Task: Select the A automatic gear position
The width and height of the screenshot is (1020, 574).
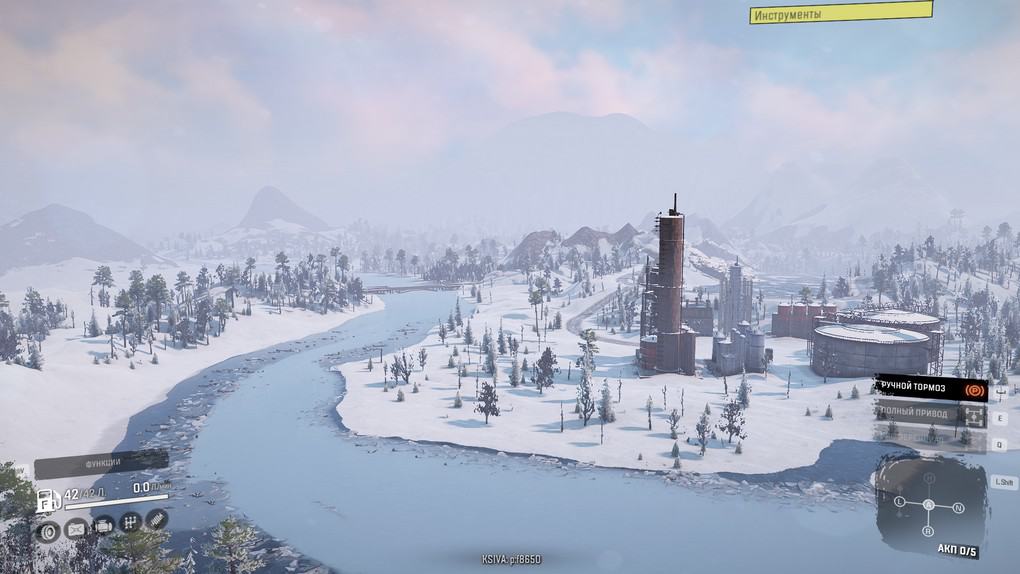Action: tap(928, 505)
